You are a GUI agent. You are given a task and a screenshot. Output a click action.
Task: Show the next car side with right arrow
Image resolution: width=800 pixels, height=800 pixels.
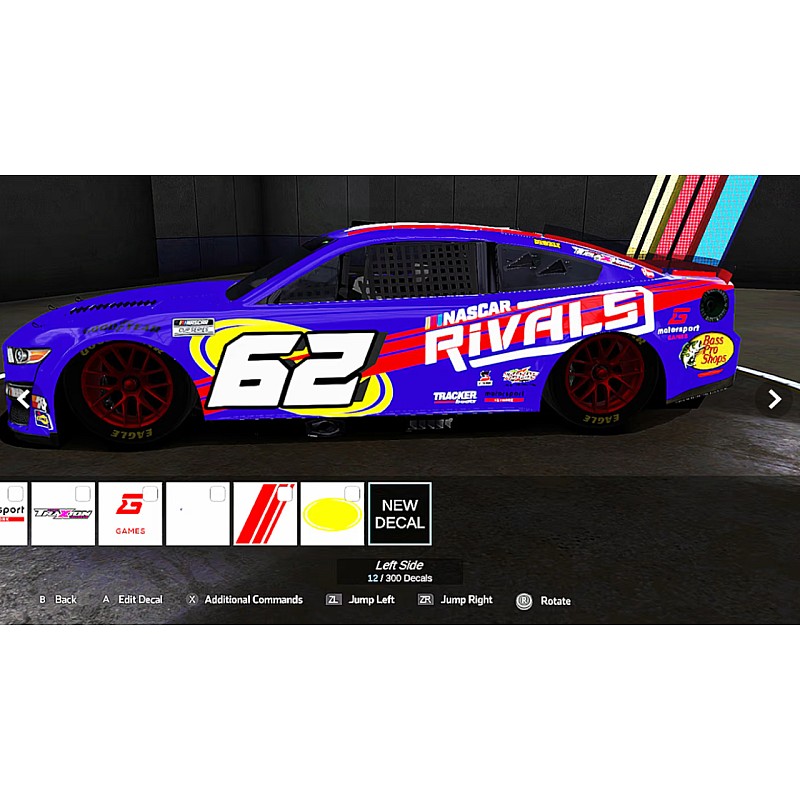(x=774, y=400)
